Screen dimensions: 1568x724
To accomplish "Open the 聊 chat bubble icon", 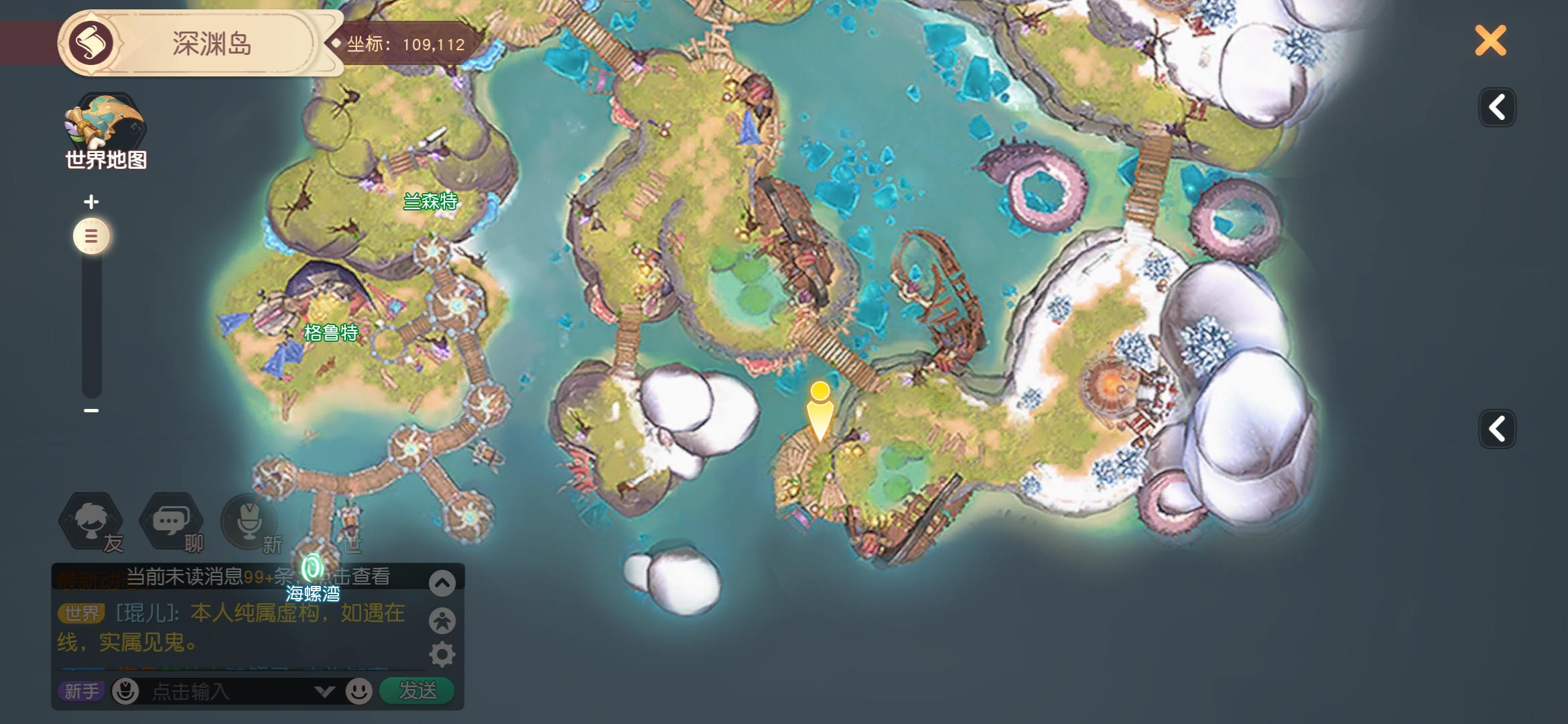I will (171, 522).
